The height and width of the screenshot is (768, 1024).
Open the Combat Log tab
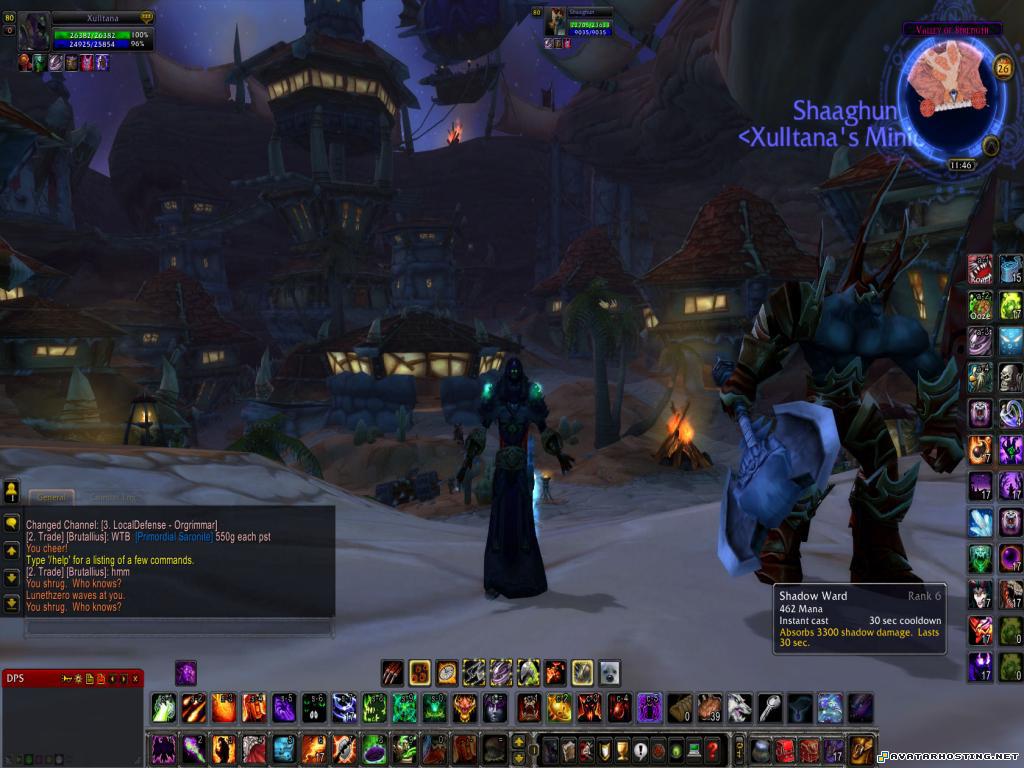(112, 497)
